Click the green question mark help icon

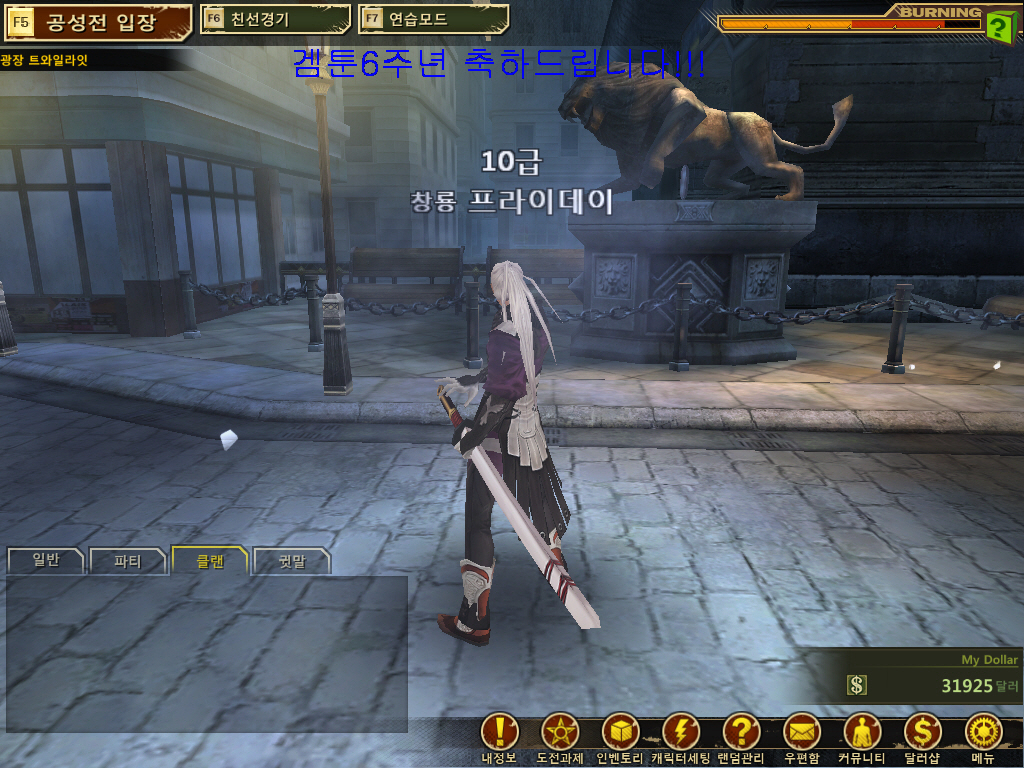point(999,27)
